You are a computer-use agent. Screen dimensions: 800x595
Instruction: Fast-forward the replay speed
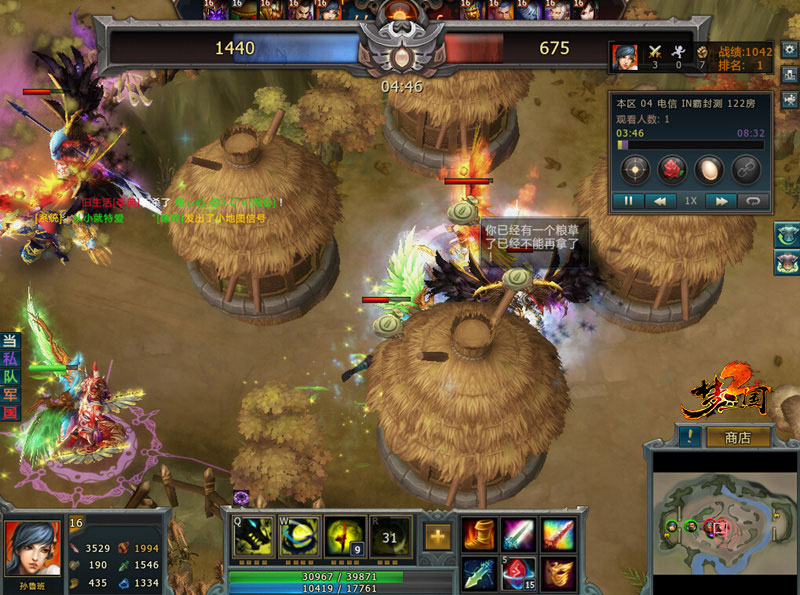coord(719,200)
